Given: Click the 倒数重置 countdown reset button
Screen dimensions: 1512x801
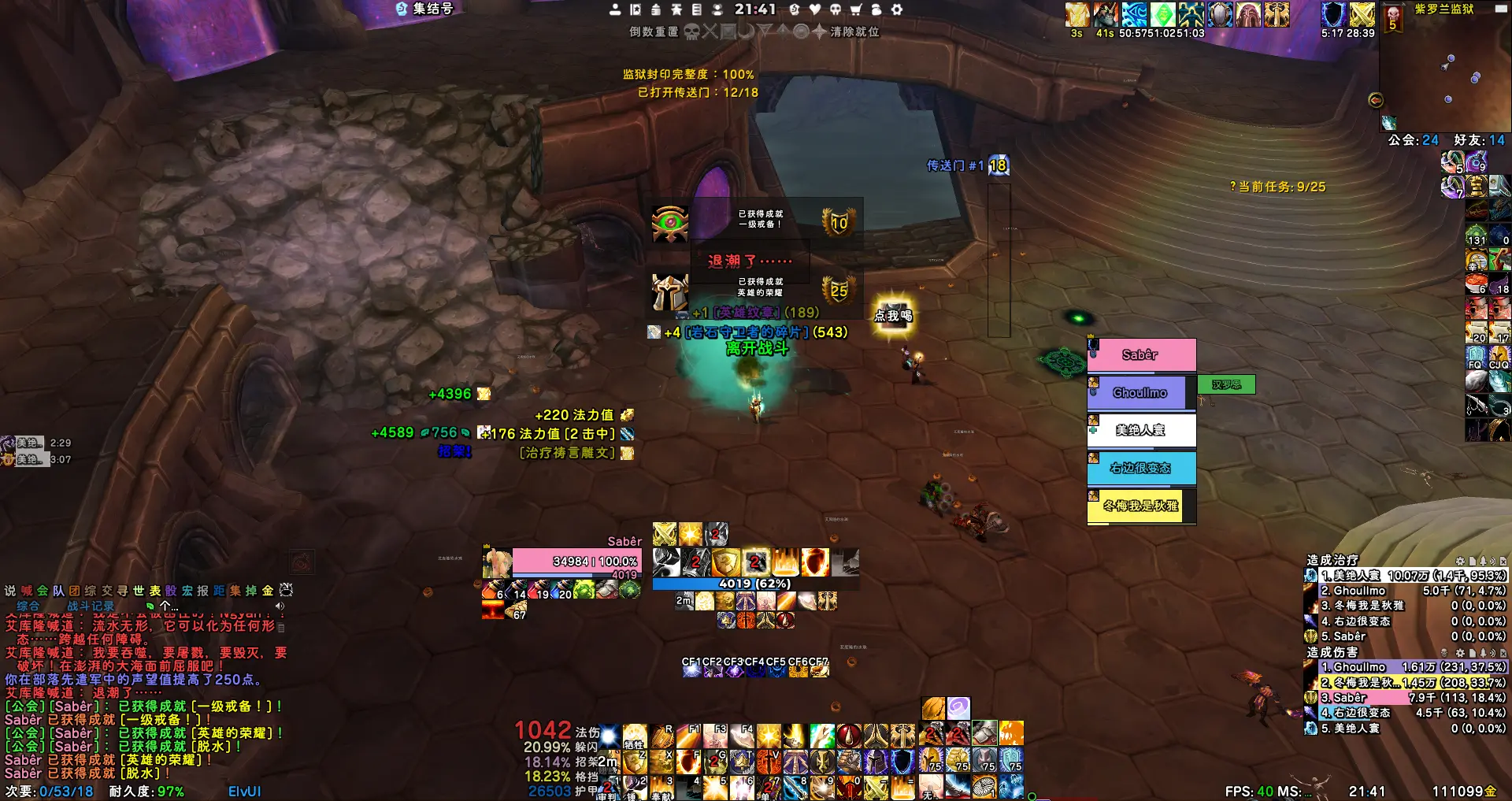Looking at the screenshot, I should click(x=653, y=32).
